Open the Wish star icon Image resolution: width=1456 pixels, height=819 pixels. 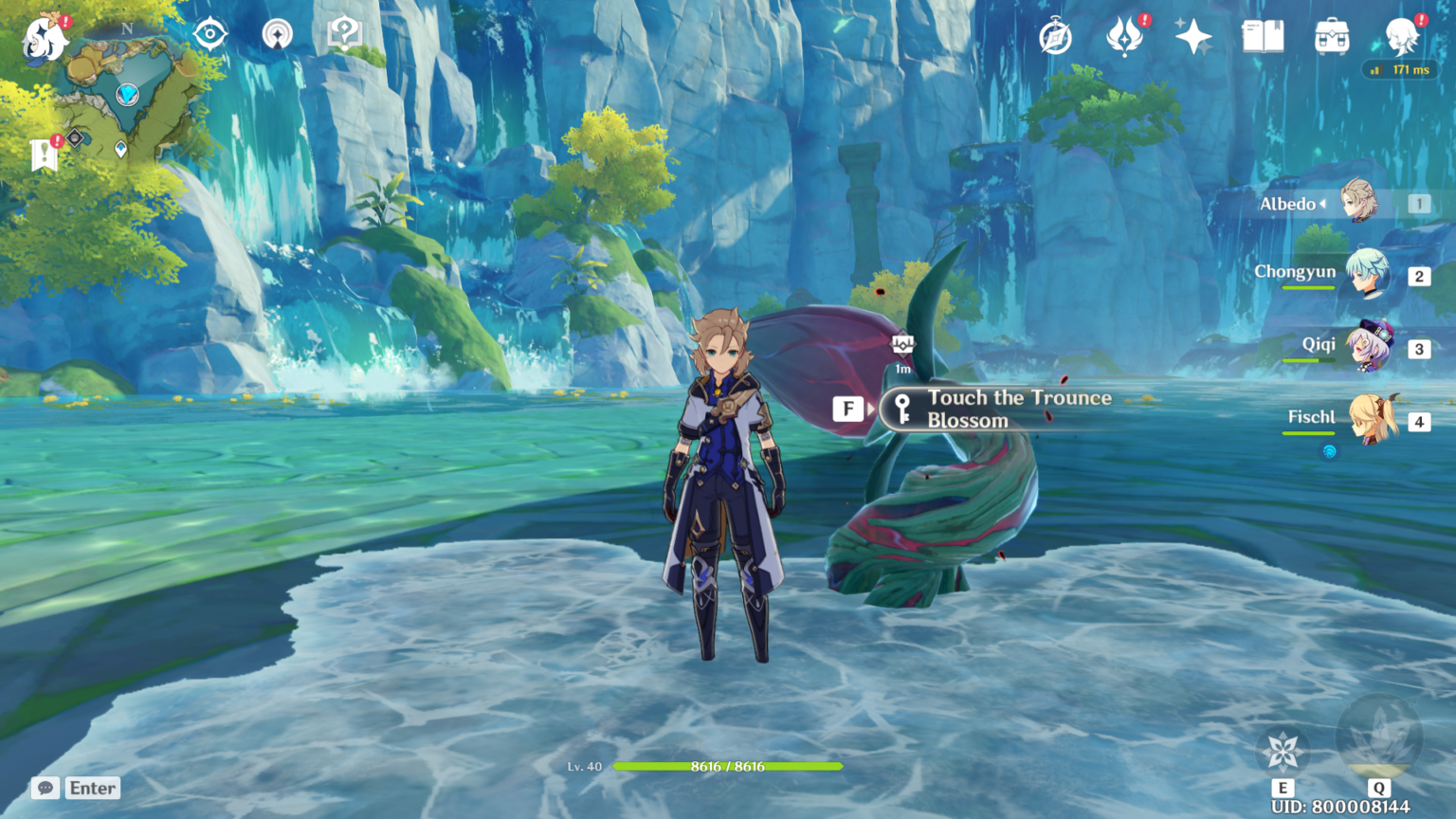coord(1192,37)
